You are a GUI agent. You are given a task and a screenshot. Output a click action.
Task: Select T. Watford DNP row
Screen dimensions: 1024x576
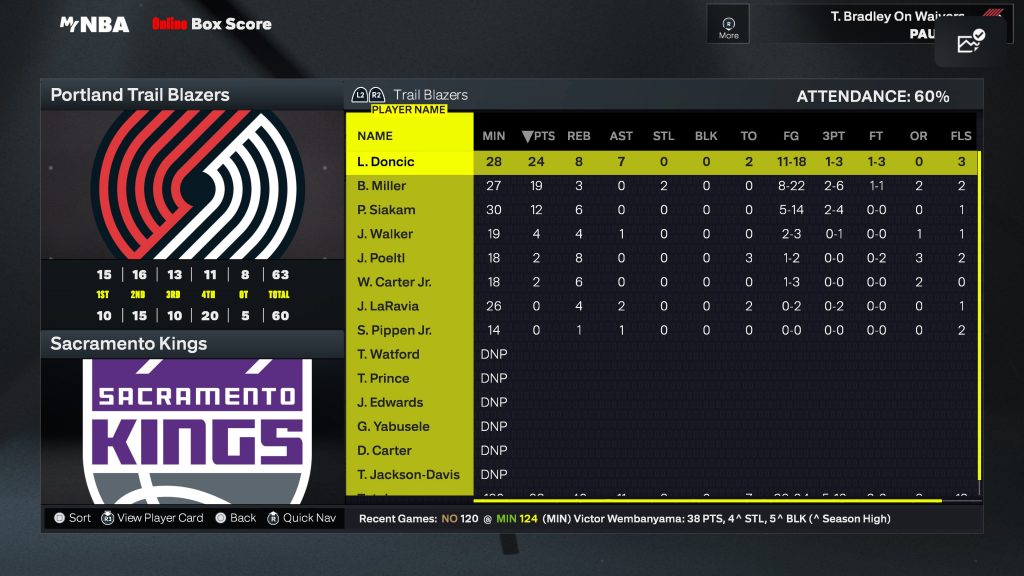[388, 354]
